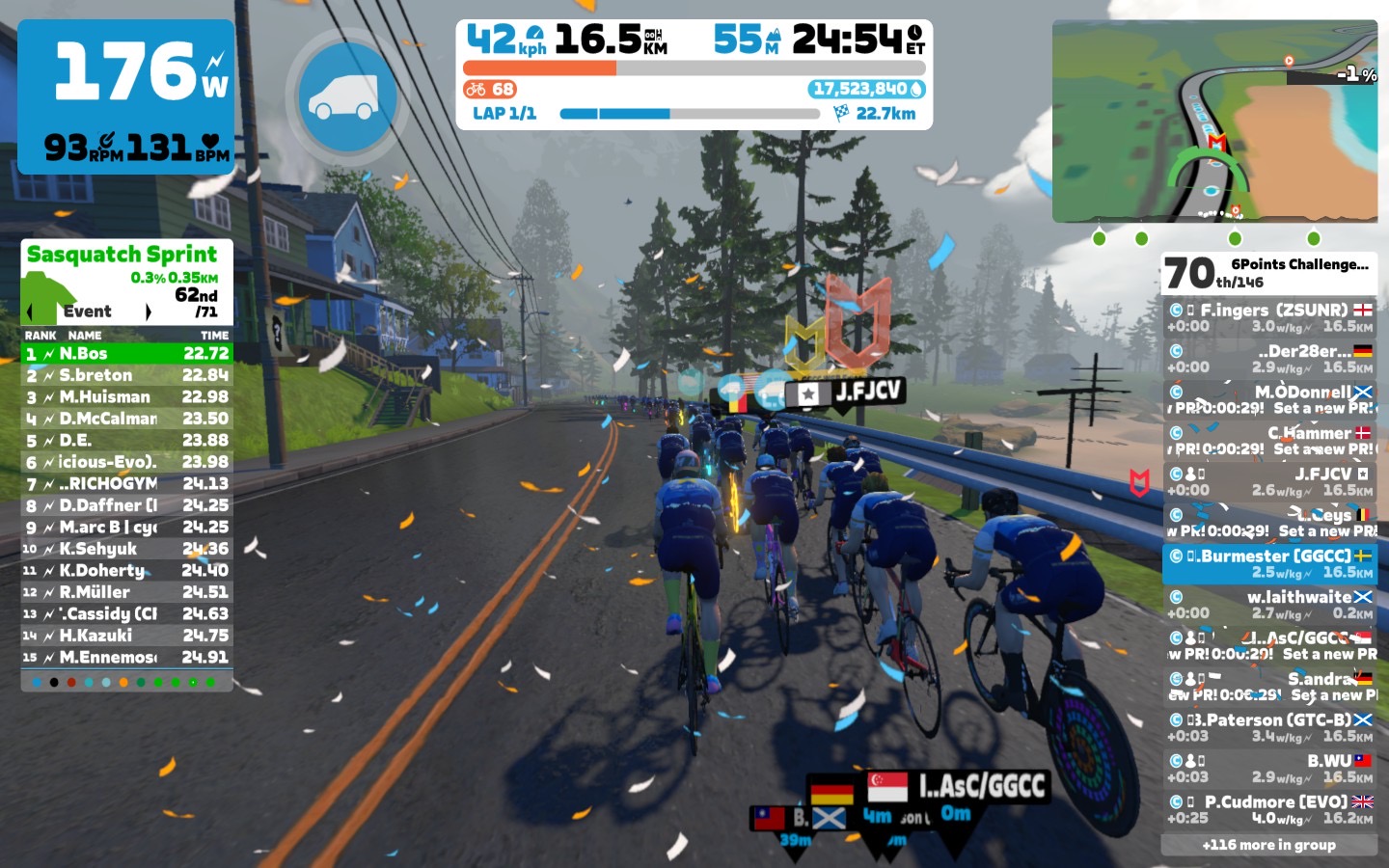Select the Paterson (GTC-B) rider row

1268,728
